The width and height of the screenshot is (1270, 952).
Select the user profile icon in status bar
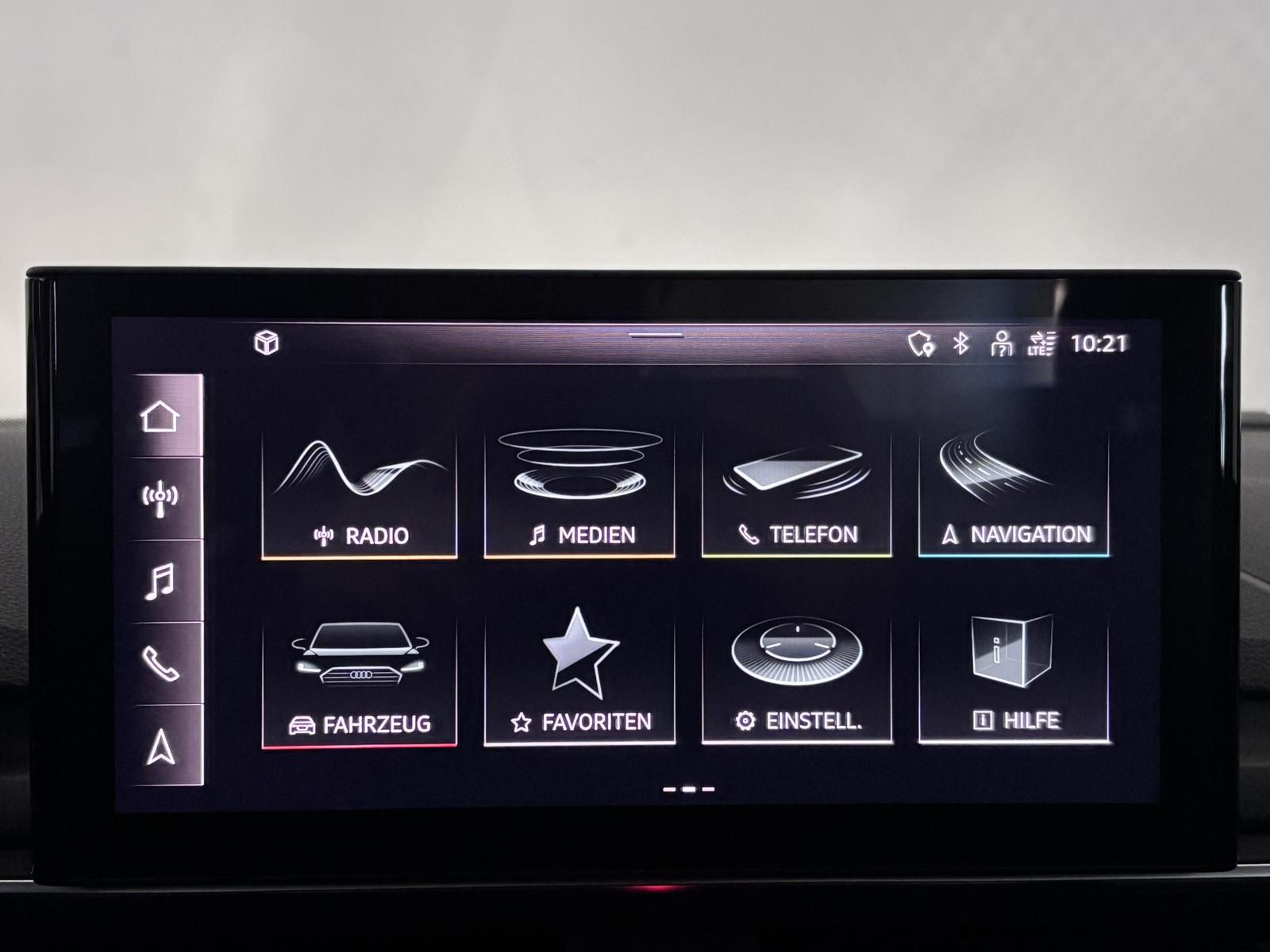(x=1002, y=344)
